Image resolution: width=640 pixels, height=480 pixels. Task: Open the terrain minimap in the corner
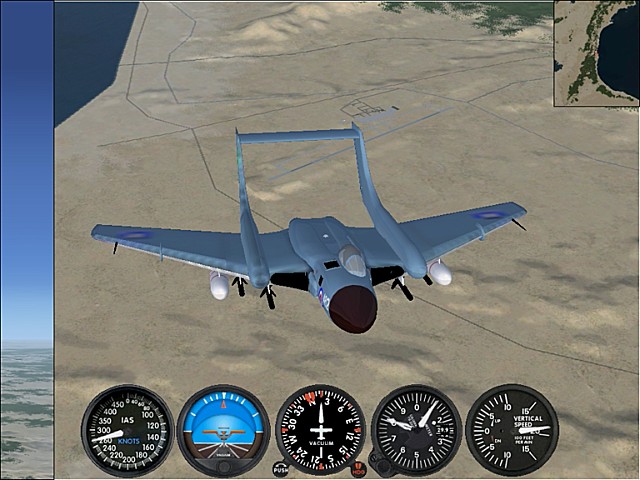tap(597, 52)
